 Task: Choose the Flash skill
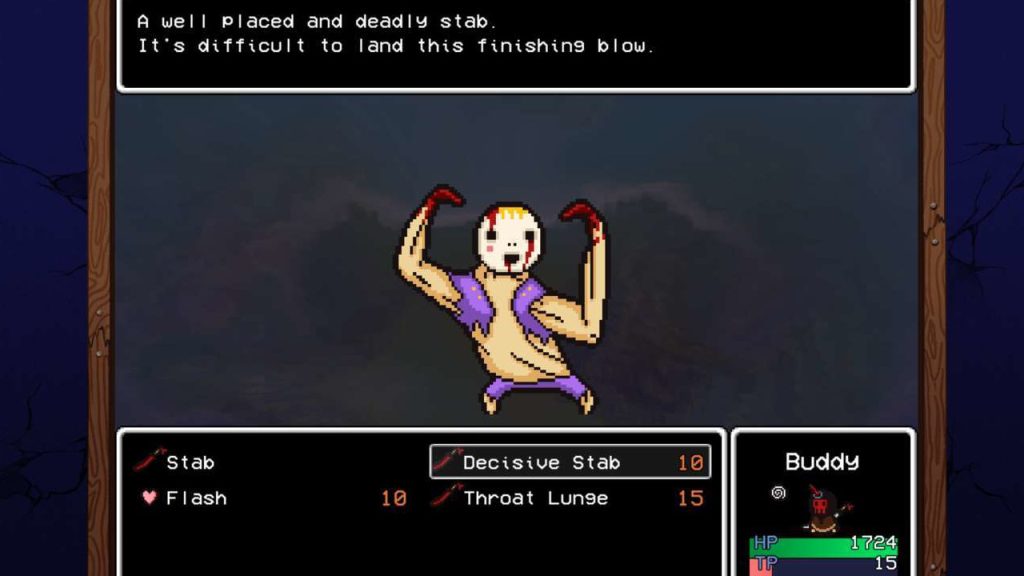196,498
